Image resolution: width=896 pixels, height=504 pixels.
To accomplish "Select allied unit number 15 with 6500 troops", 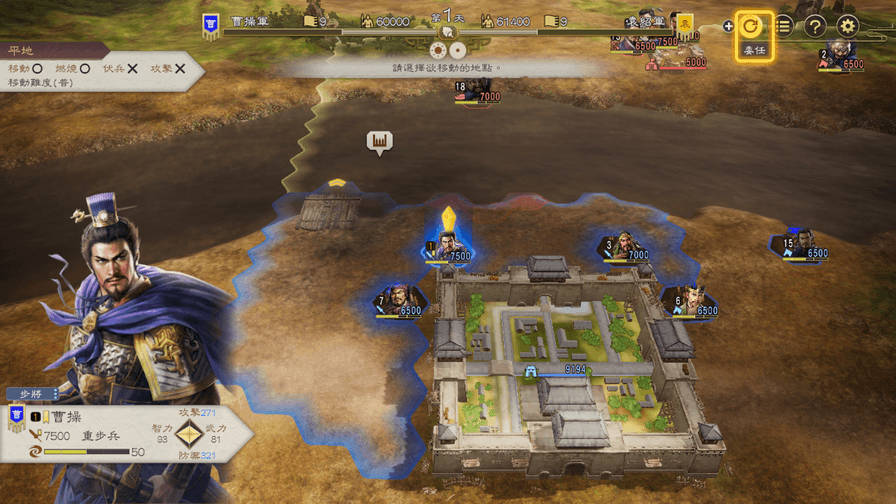I will [x=800, y=245].
